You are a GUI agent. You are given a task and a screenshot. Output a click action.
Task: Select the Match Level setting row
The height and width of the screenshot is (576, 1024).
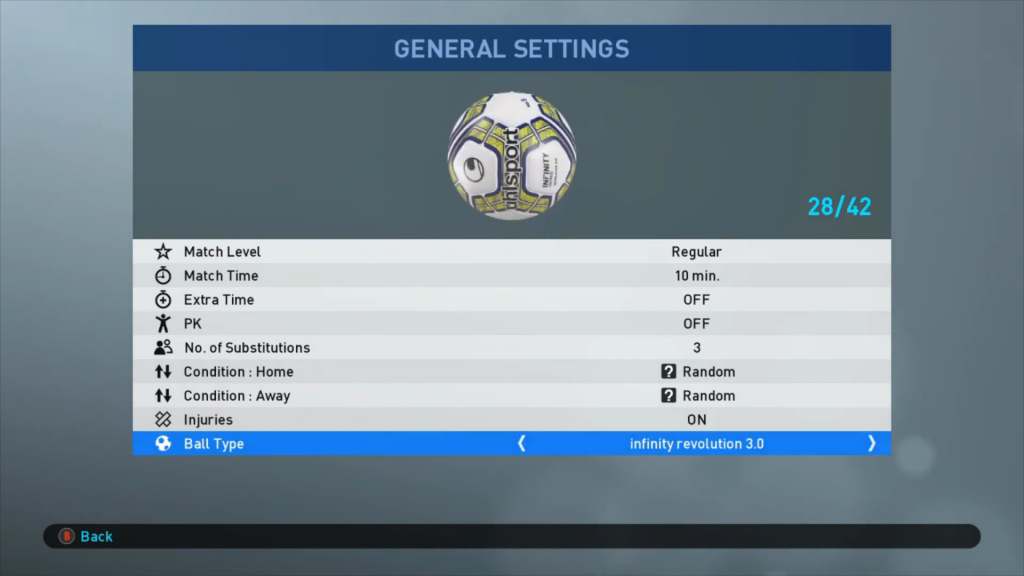click(x=511, y=252)
